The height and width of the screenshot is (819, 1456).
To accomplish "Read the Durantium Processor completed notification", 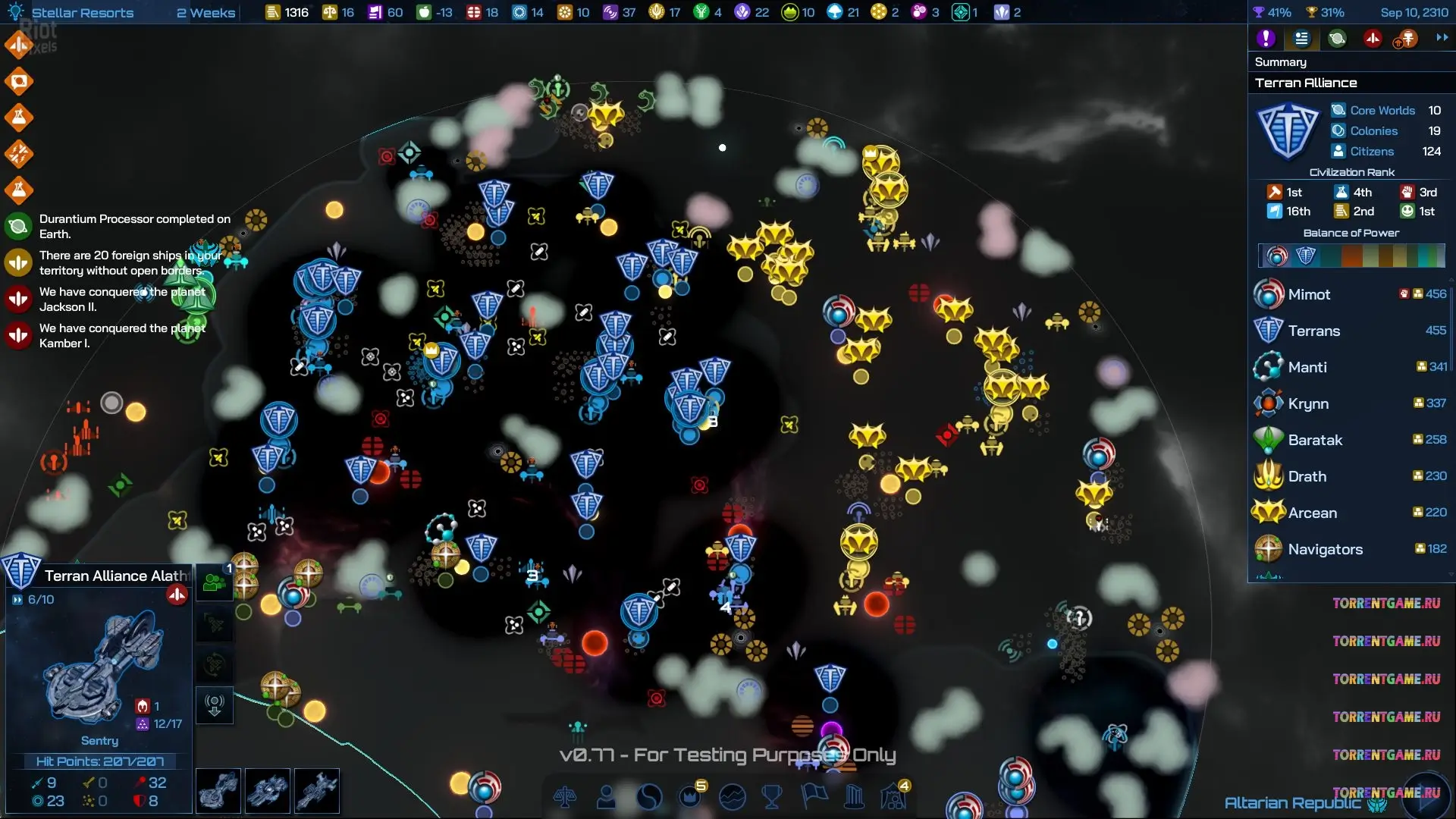I will 135,226.
